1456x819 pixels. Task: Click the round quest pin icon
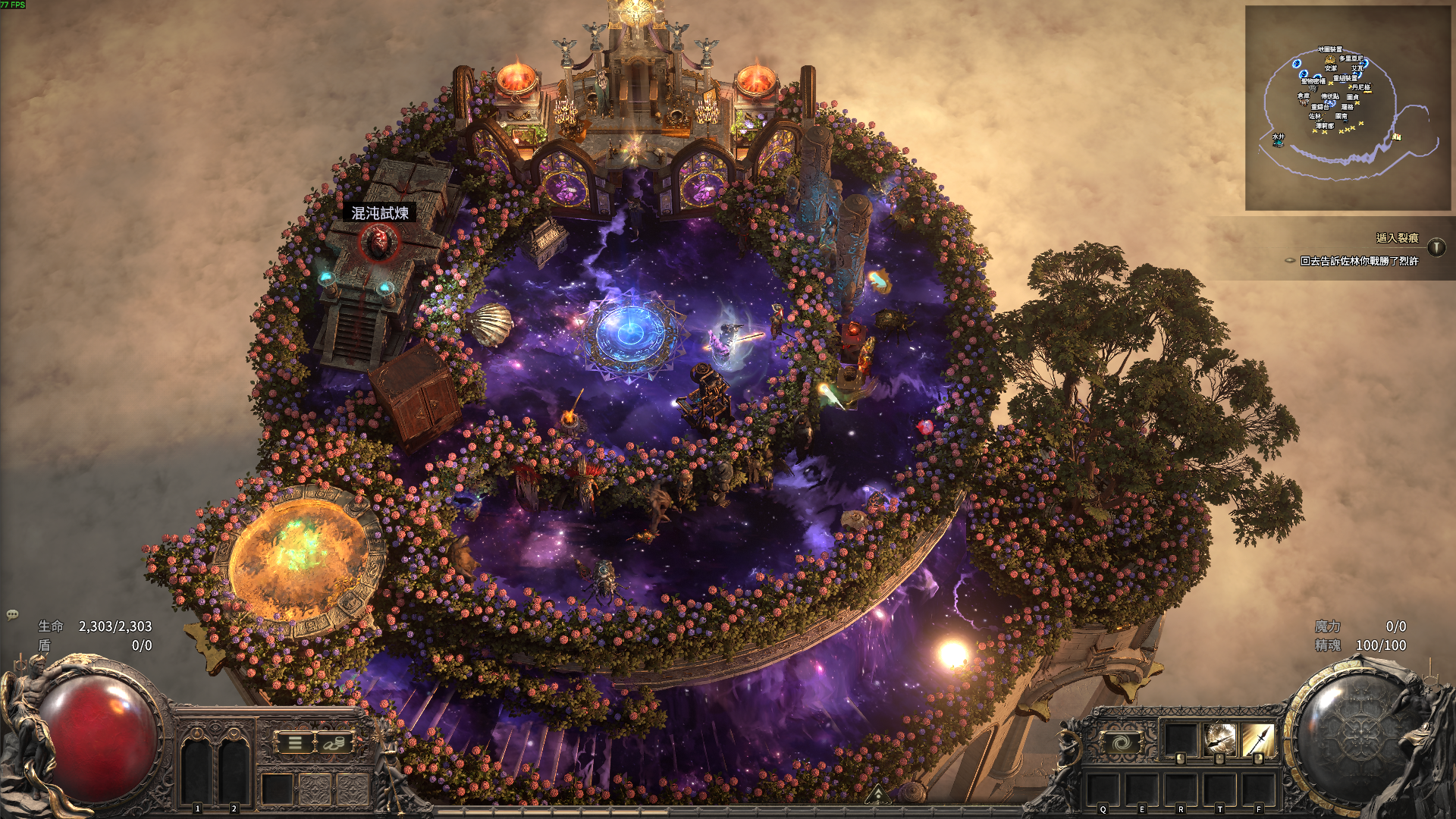[x=1436, y=247]
